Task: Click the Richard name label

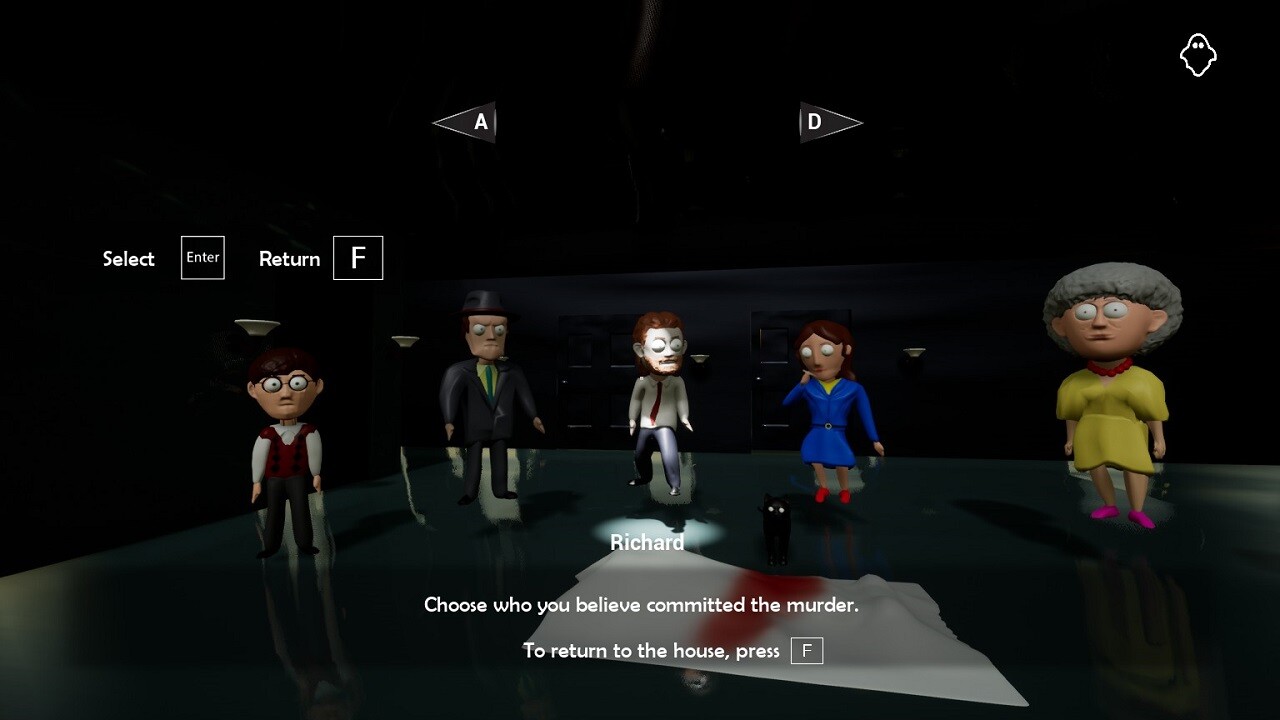Action: [x=648, y=542]
